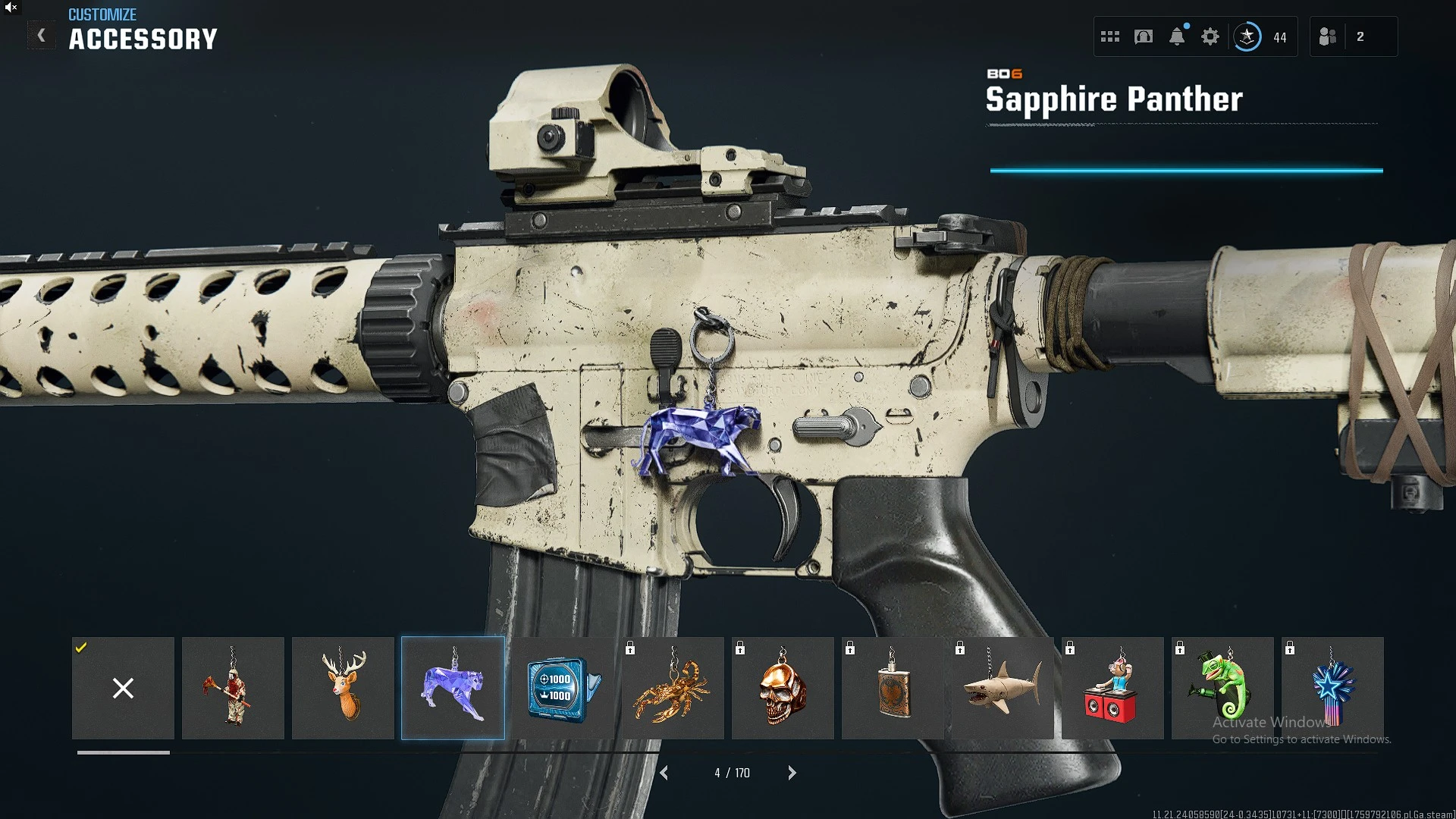Image resolution: width=1456 pixels, height=819 pixels.
Task: Open the notifications bell
Action: click(1177, 36)
